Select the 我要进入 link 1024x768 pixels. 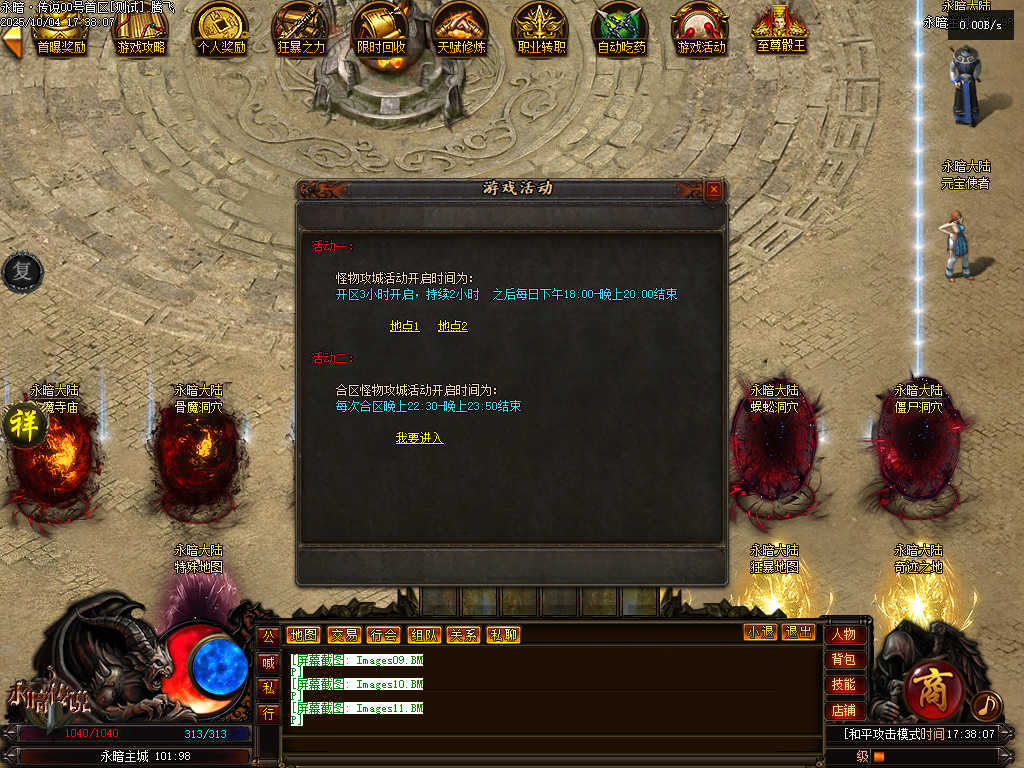[x=419, y=438]
